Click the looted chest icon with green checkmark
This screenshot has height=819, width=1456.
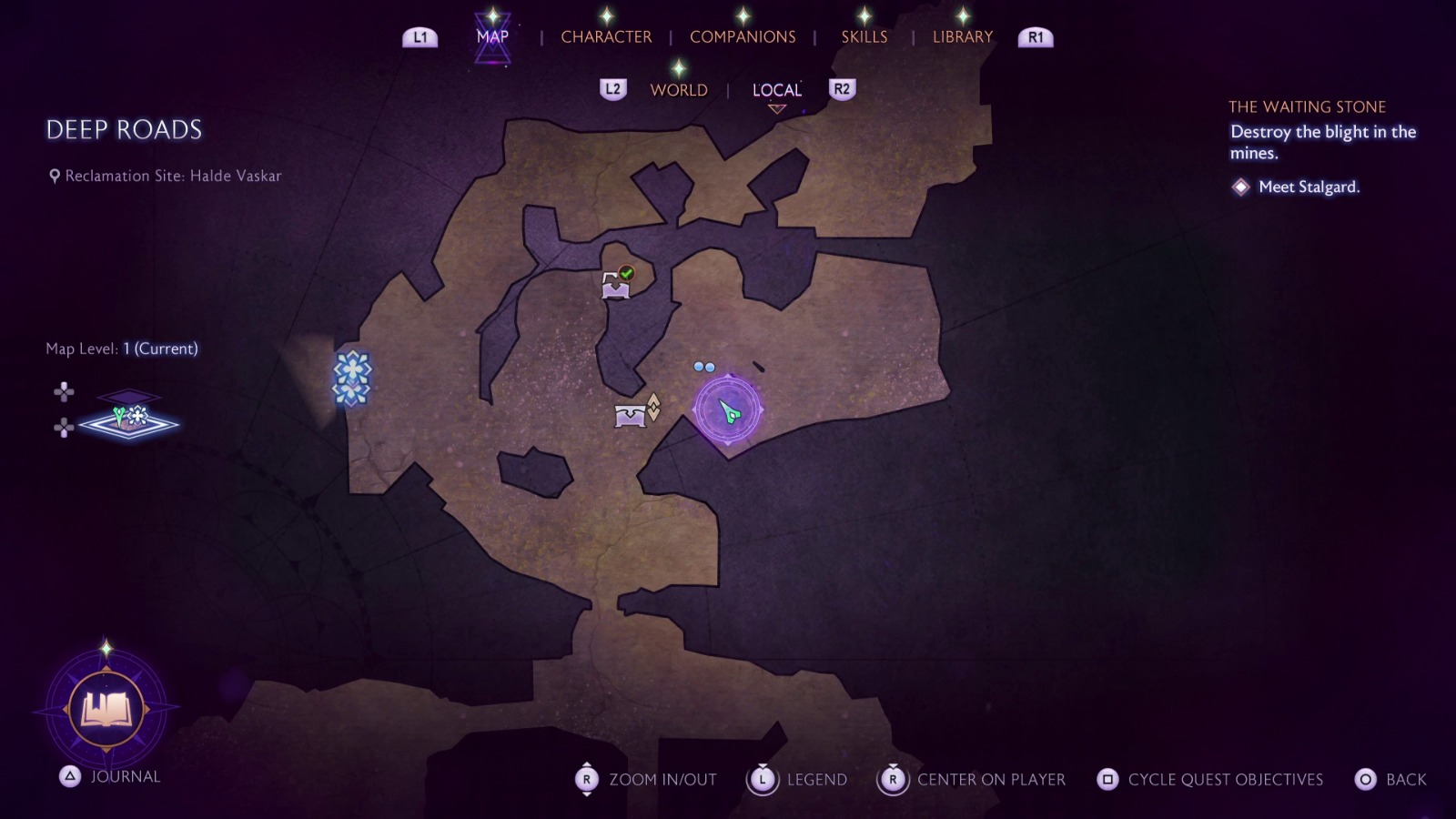tap(616, 285)
